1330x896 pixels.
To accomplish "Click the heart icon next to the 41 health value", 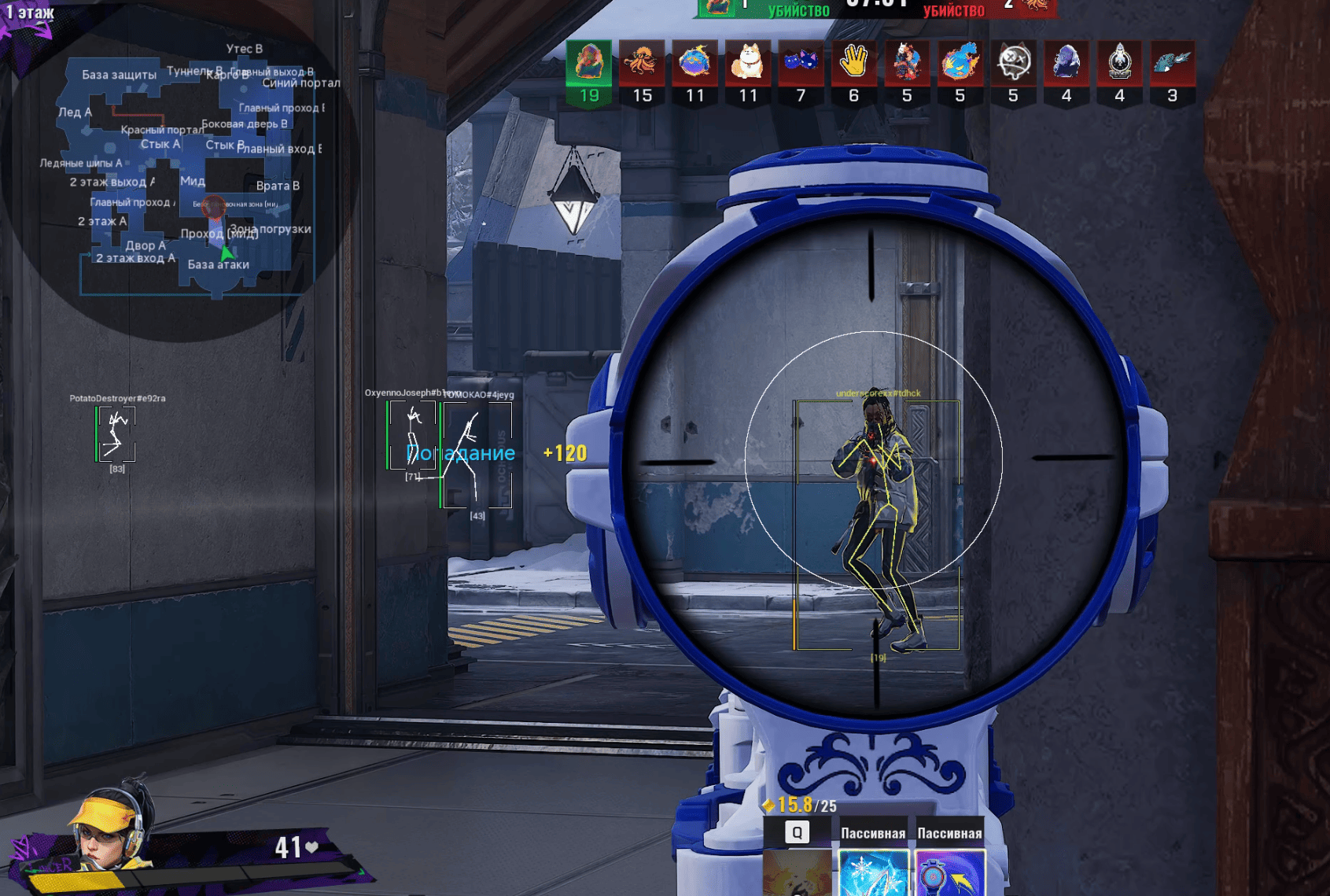I will pyautogui.click(x=314, y=848).
